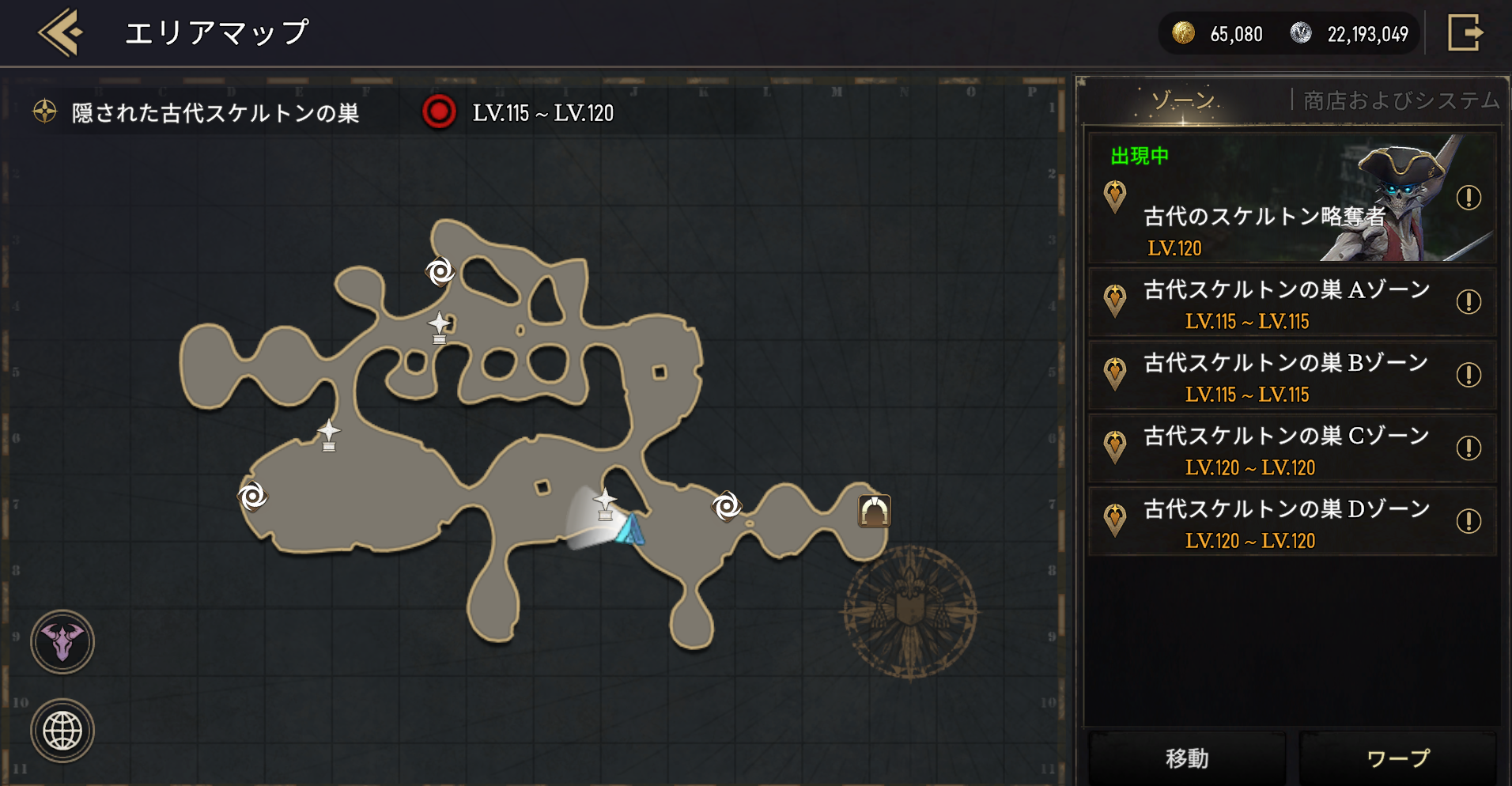Click the 隠された古代スケルトンの巣 area title
1512x786 pixels.
[215, 113]
